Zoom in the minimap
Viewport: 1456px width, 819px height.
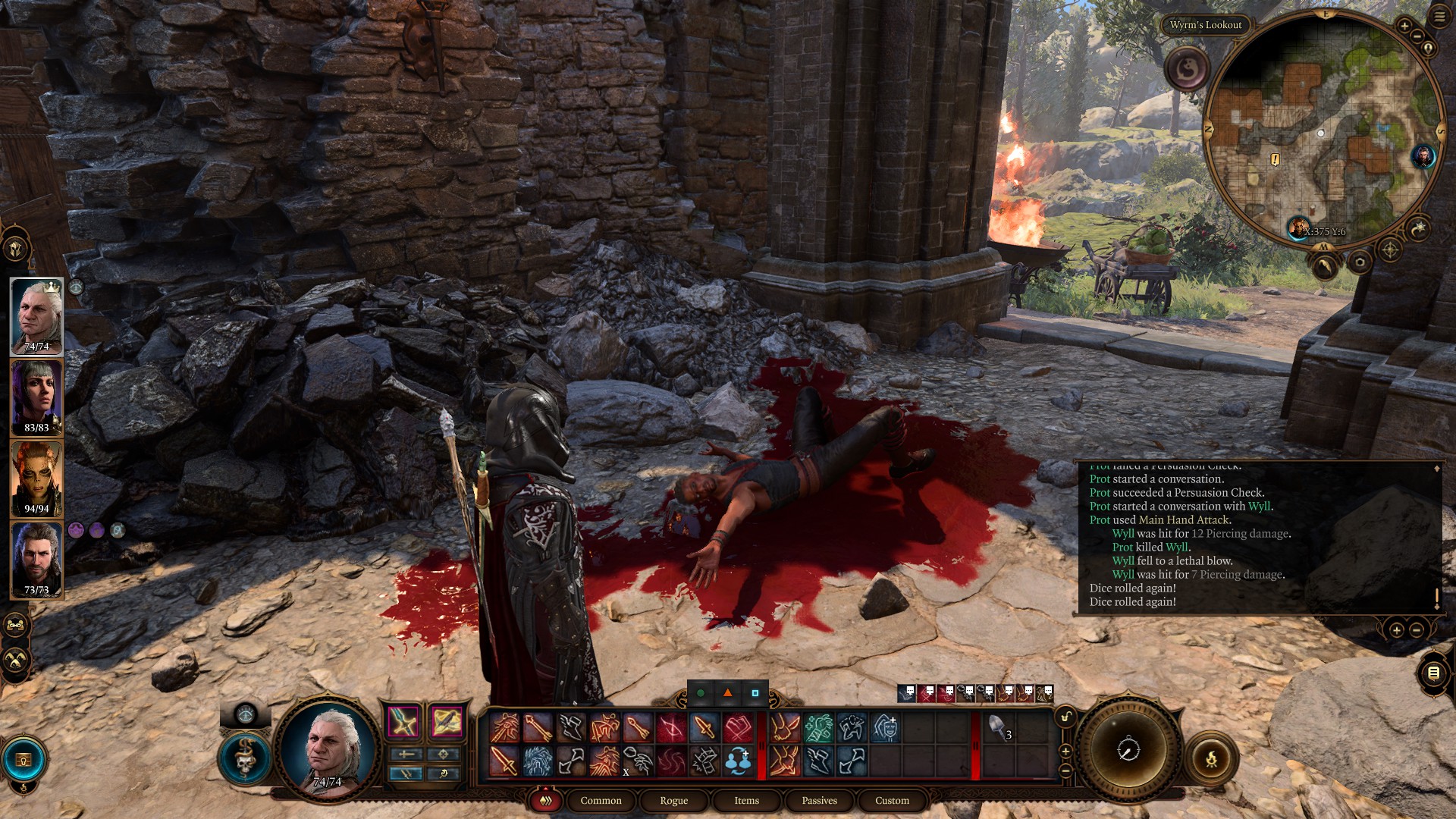1404,27
